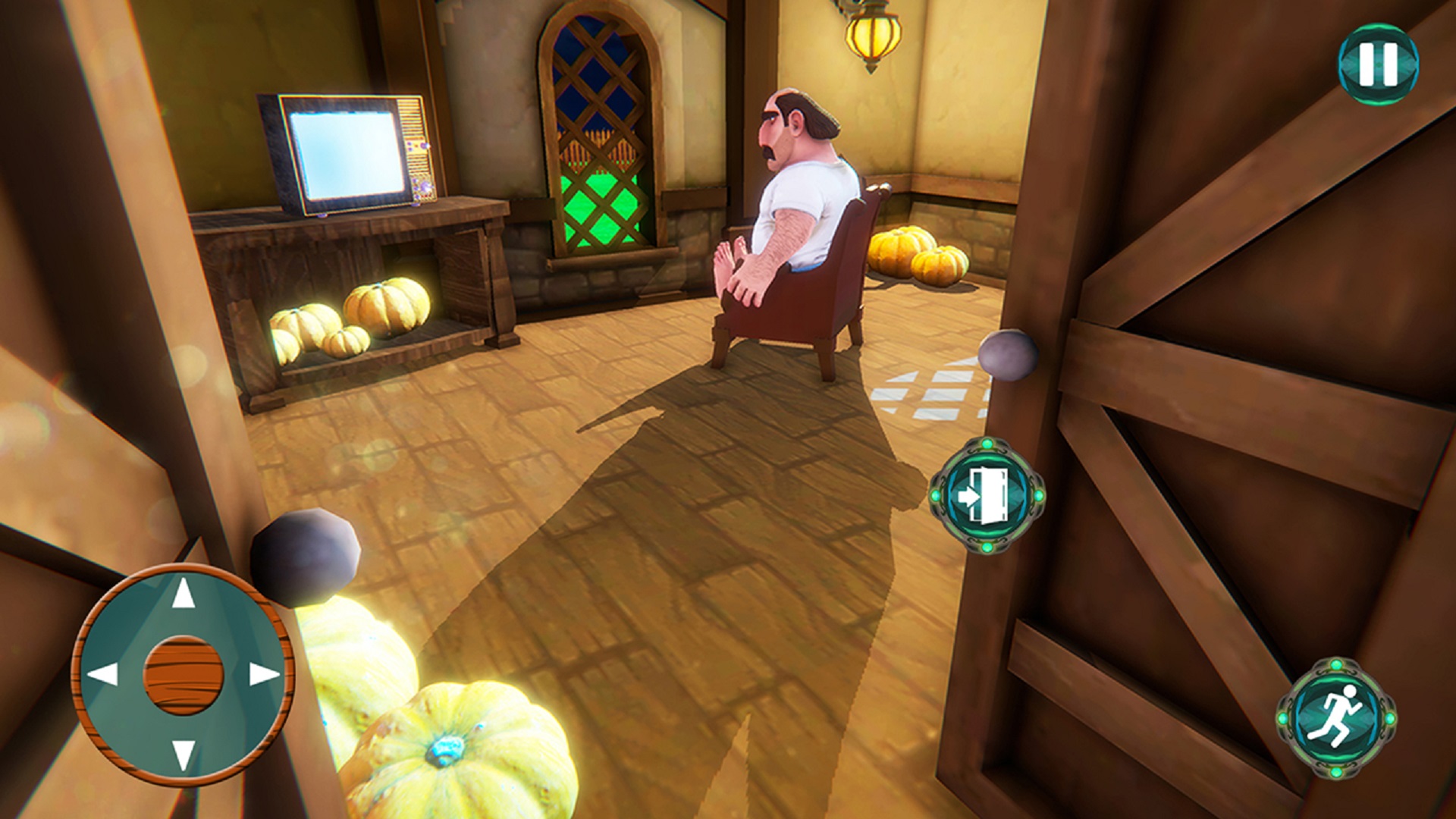The height and width of the screenshot is (819, 1456).
Task: Tap the joystick's down arrow
Action: [183, 754]
